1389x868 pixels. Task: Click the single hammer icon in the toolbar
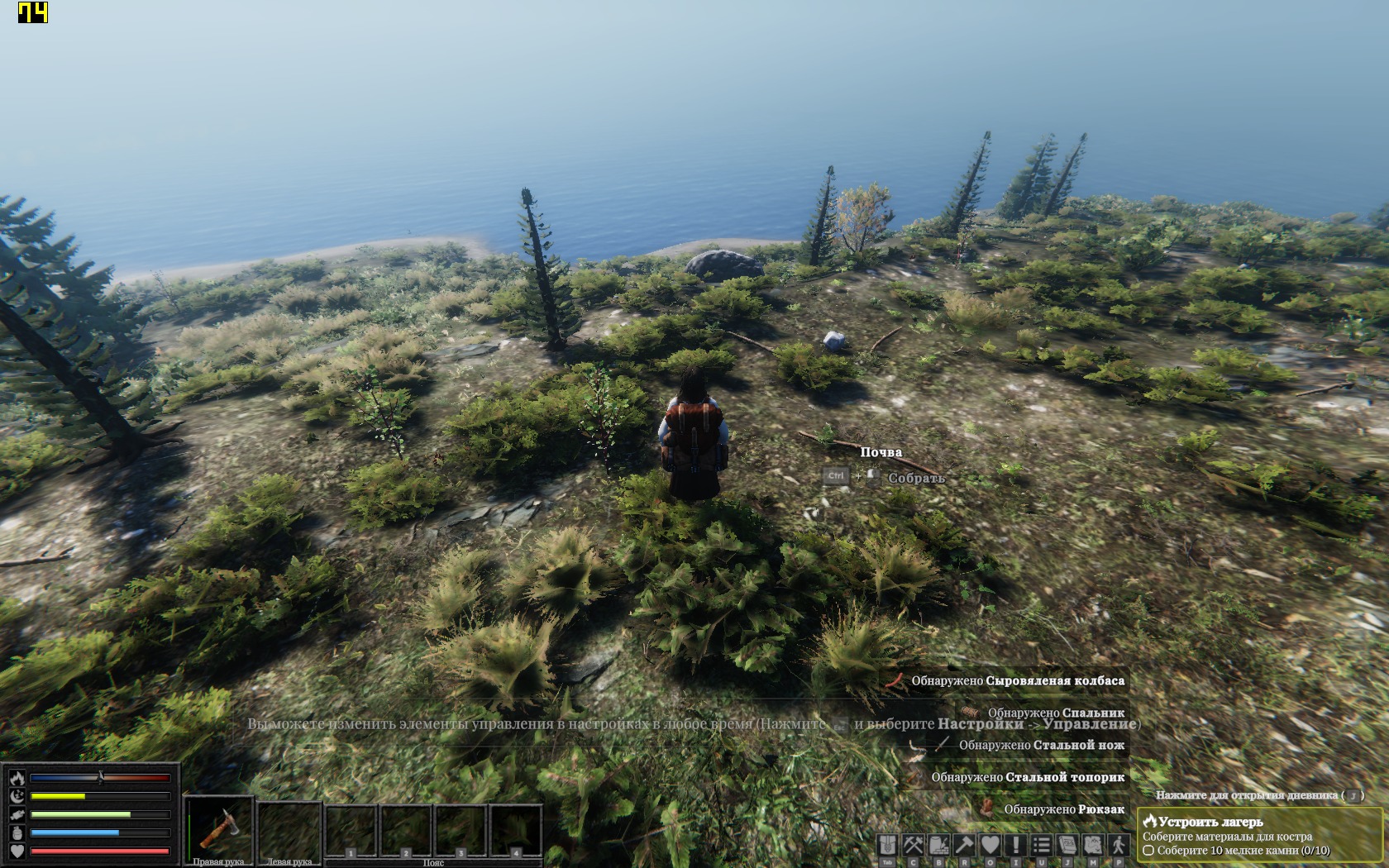tap(965, 845)
